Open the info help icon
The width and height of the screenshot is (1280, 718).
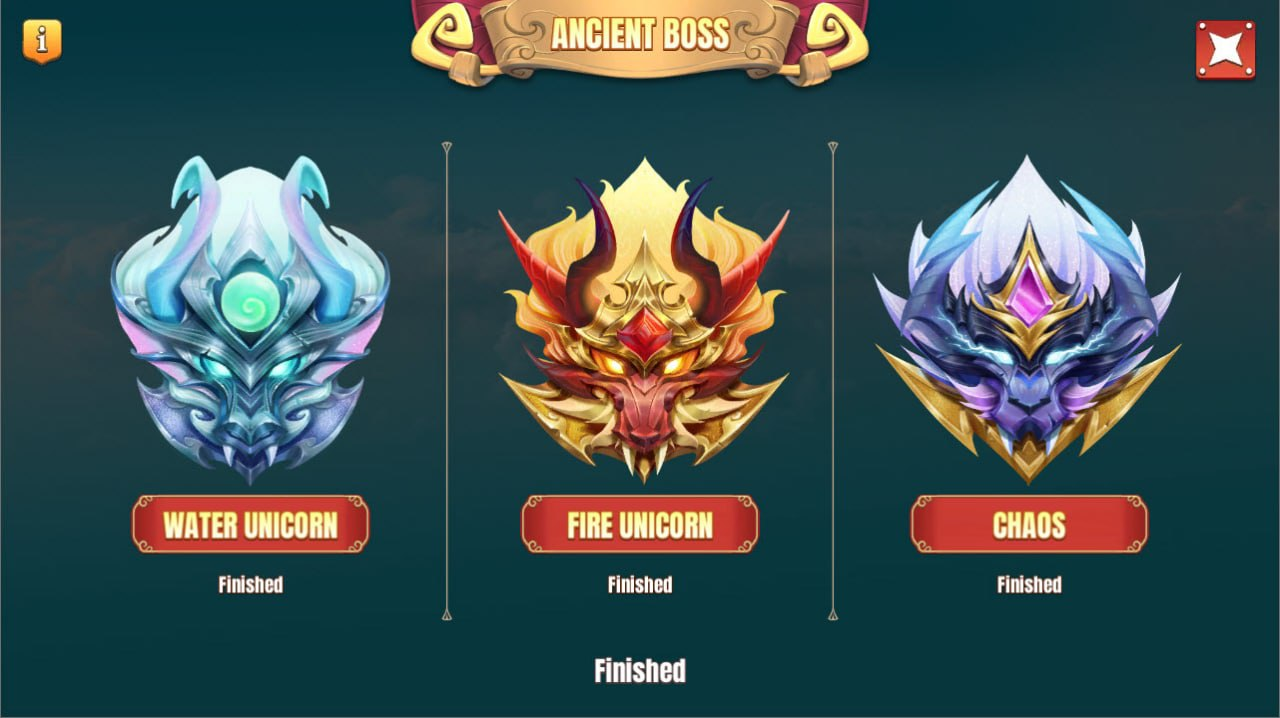pos(42,41)
